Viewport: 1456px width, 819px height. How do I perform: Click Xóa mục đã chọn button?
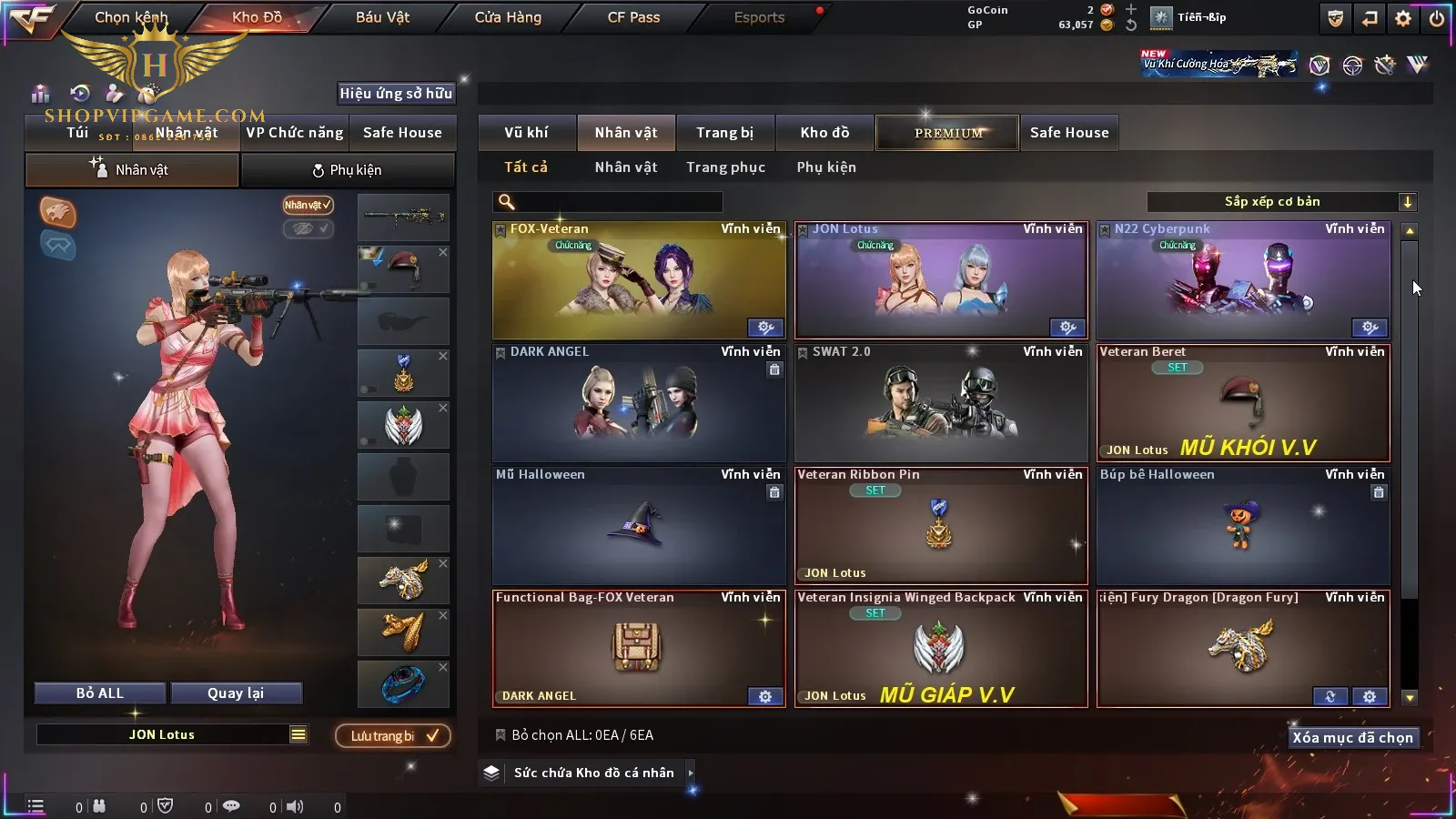1352,738
